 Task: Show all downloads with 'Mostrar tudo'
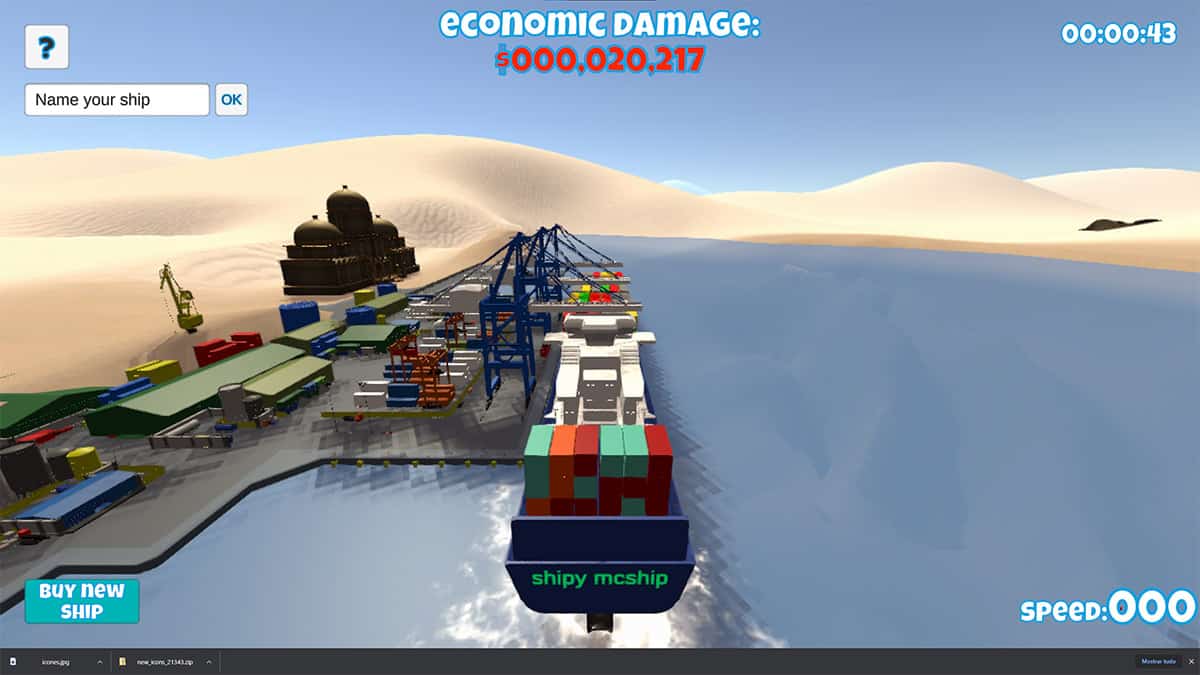[x=1158, y=662]
